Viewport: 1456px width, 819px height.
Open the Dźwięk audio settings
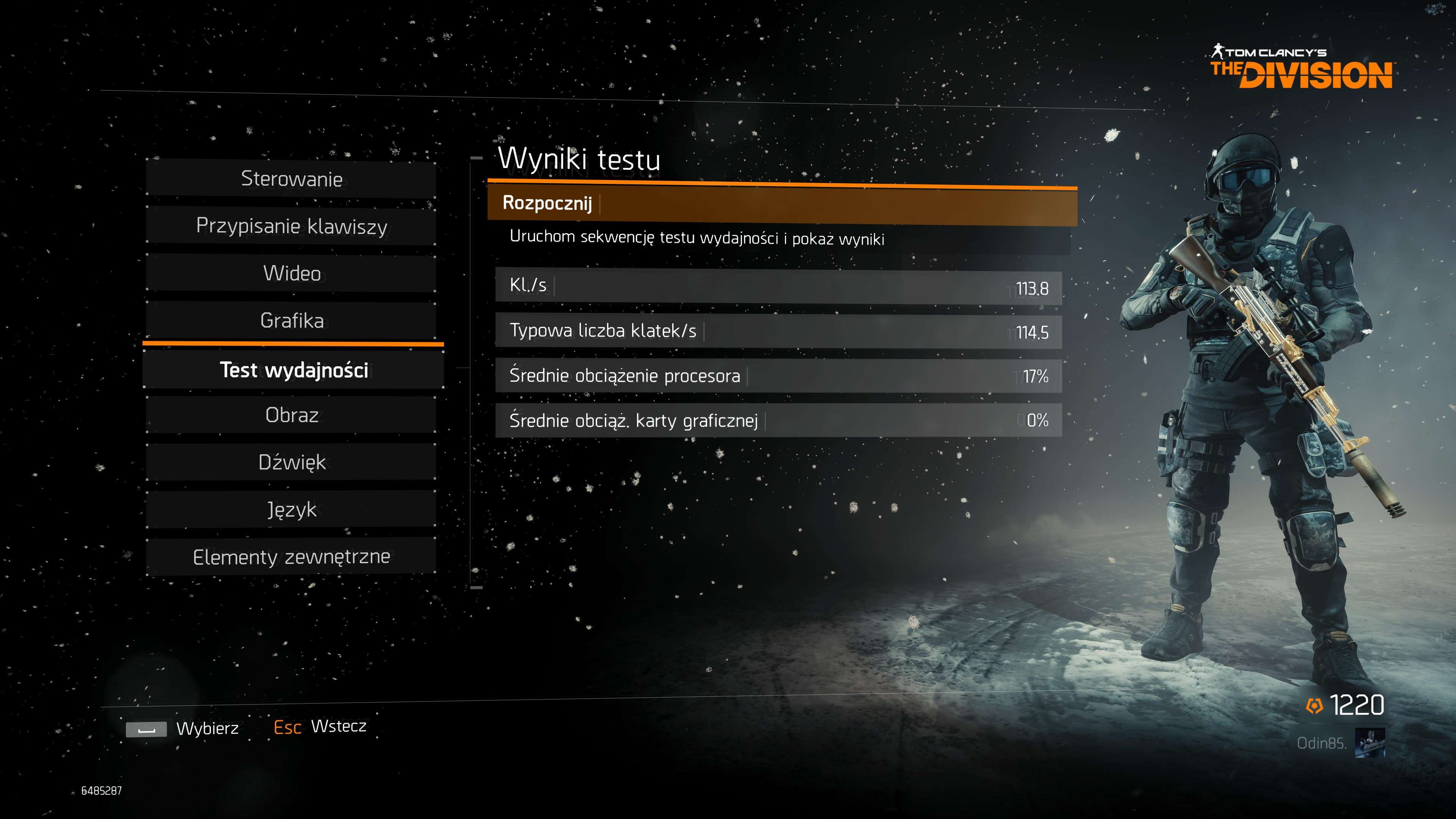[x=292, y=462]
